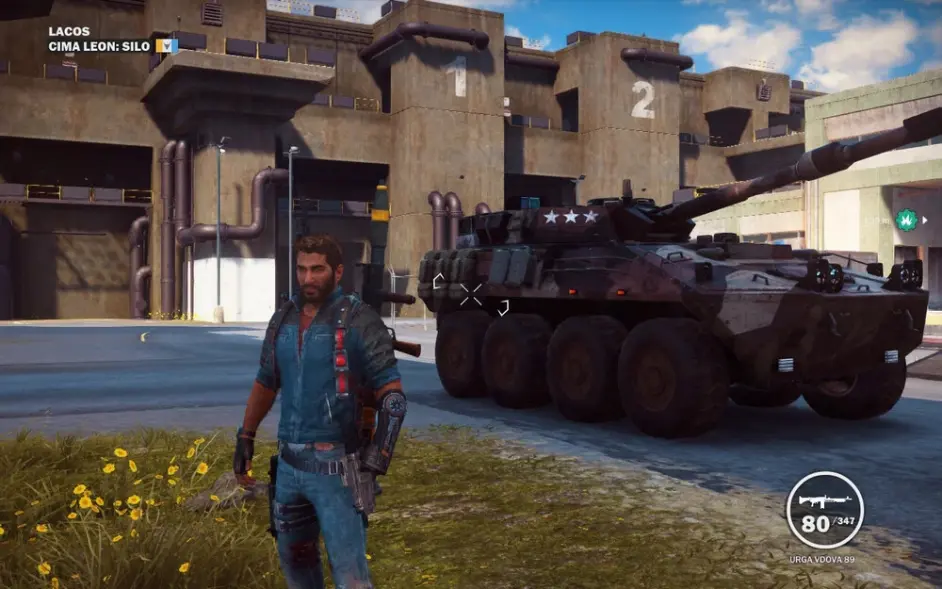Image resolution: width=942 pixels, height=589 pixels.
Task: Click the Cima Leon: Silo location badge
Action: click(x=166, y=46)
